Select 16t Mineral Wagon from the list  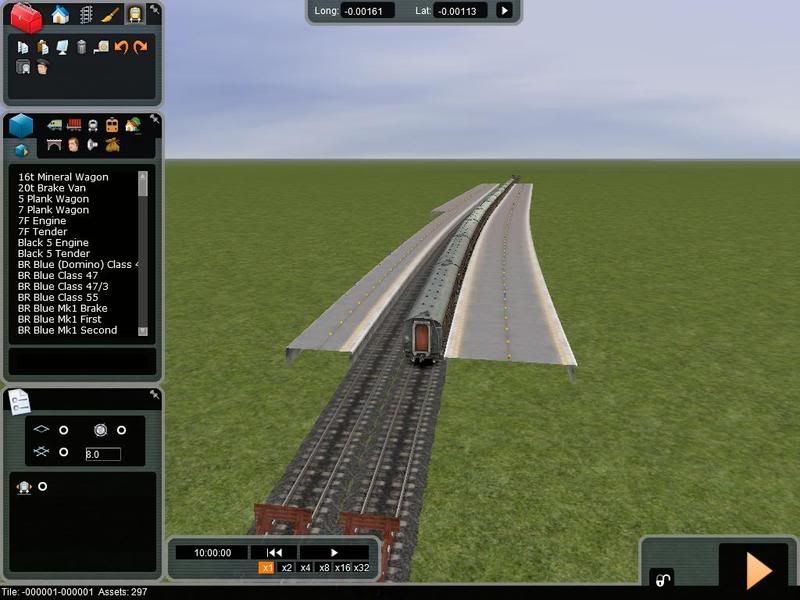[63, 177]
